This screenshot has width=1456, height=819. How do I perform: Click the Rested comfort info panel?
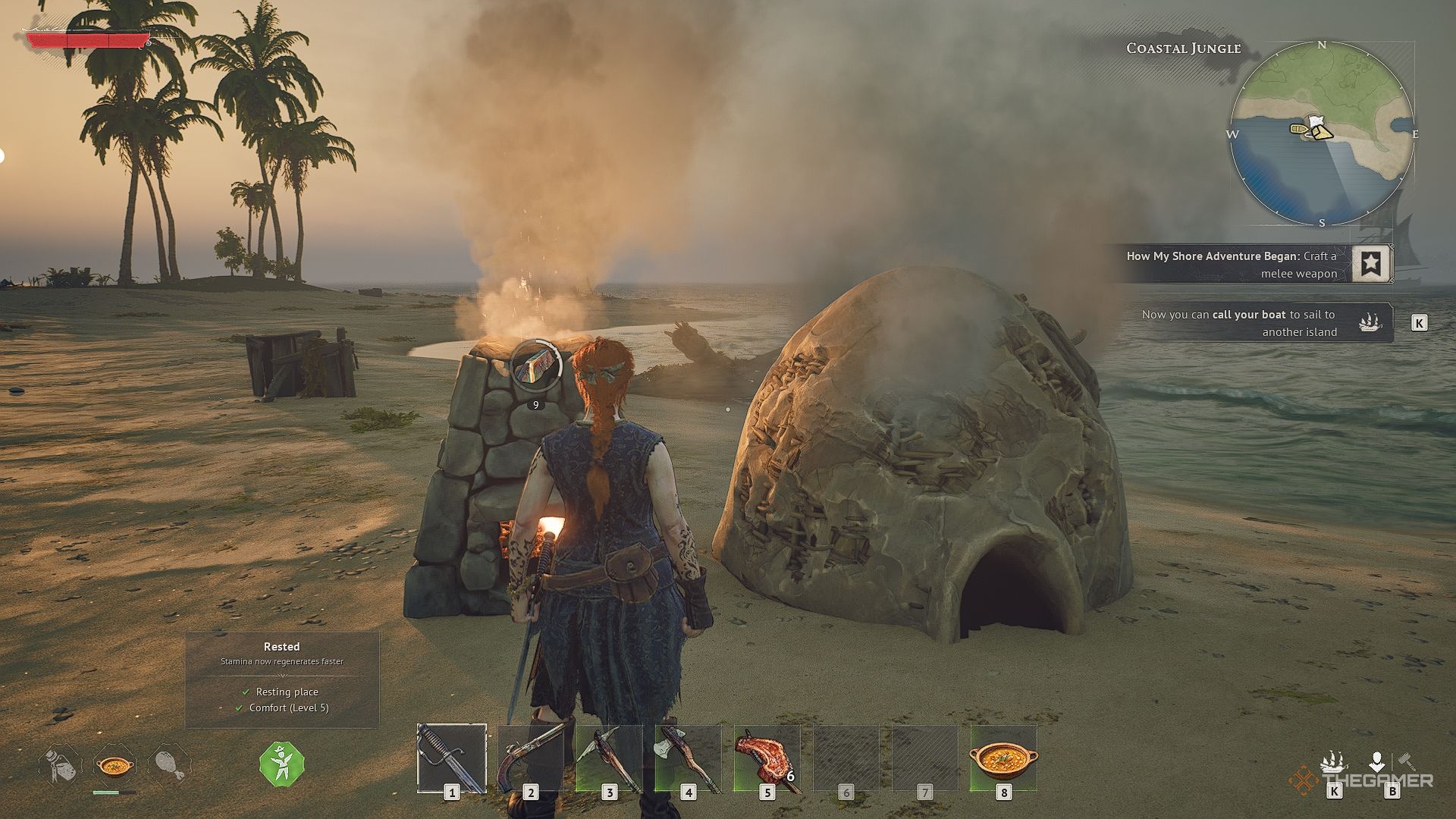[x=282, y=679]
